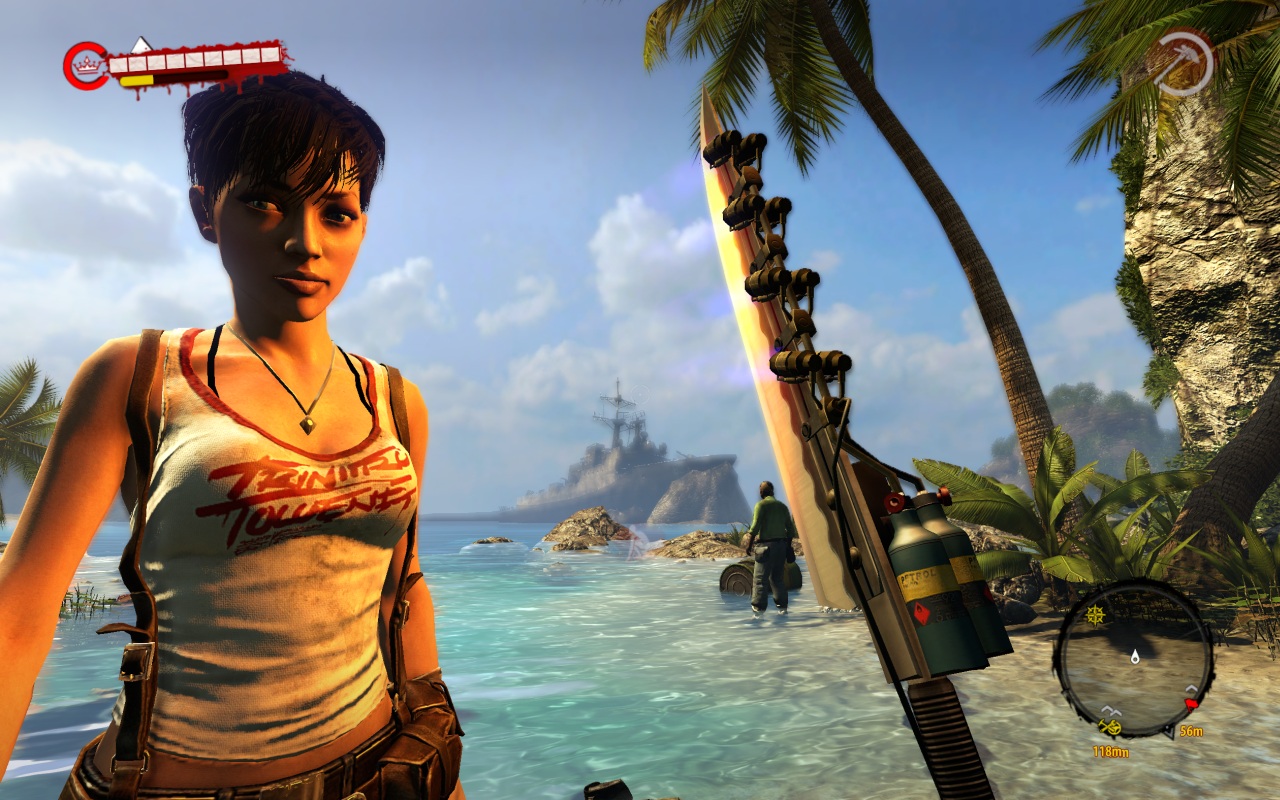The height and width of the screenshot is (800, 1280).
Task: Select the yellow crossed-tools marker on minimap
Action: pyautogui.click(x=1109, y=727)
